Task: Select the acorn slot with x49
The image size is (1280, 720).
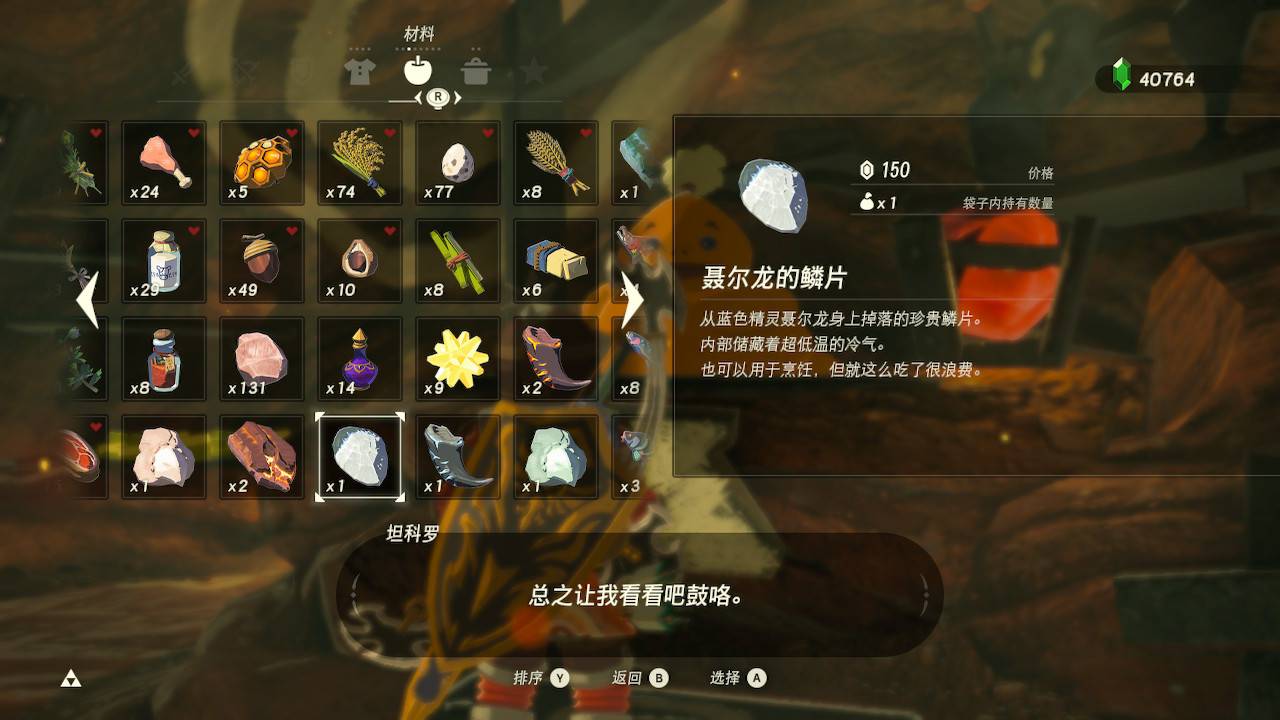Action: [x=262, y=261]
